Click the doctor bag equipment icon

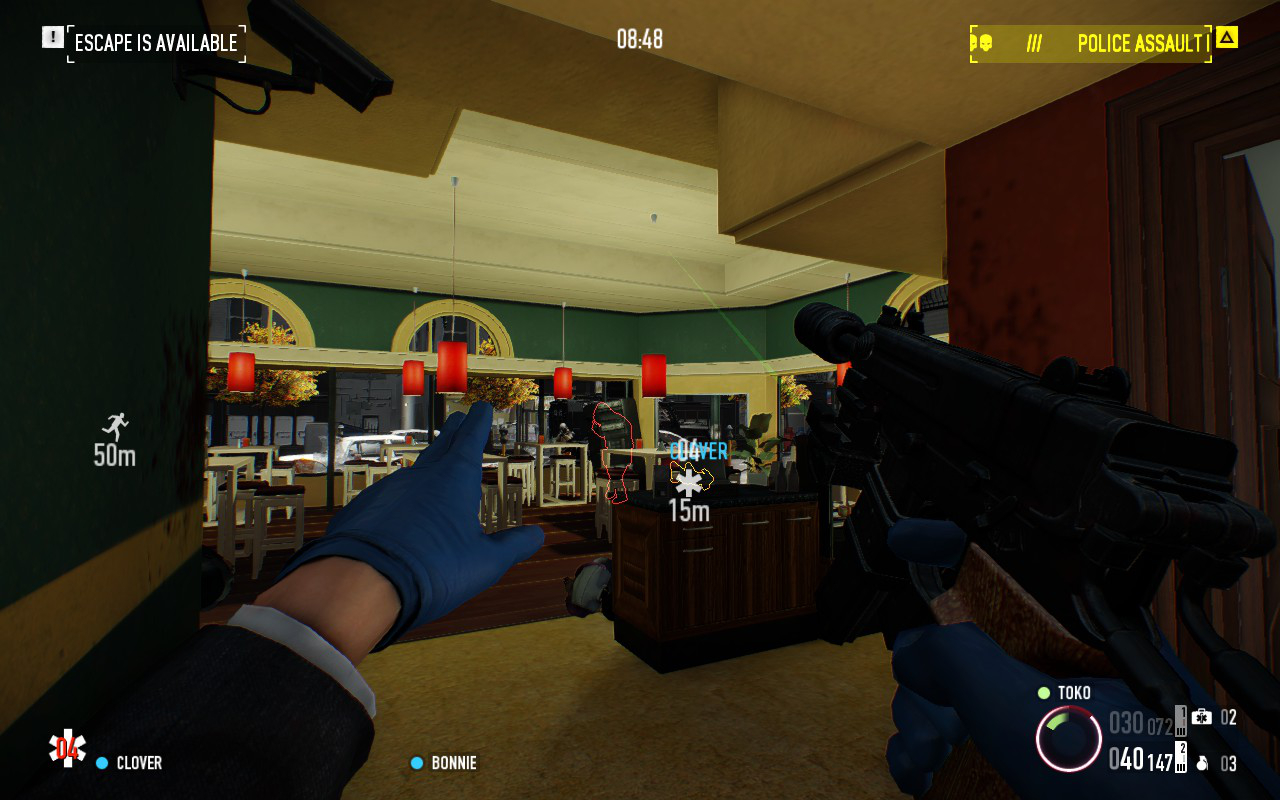[1202, 717]
